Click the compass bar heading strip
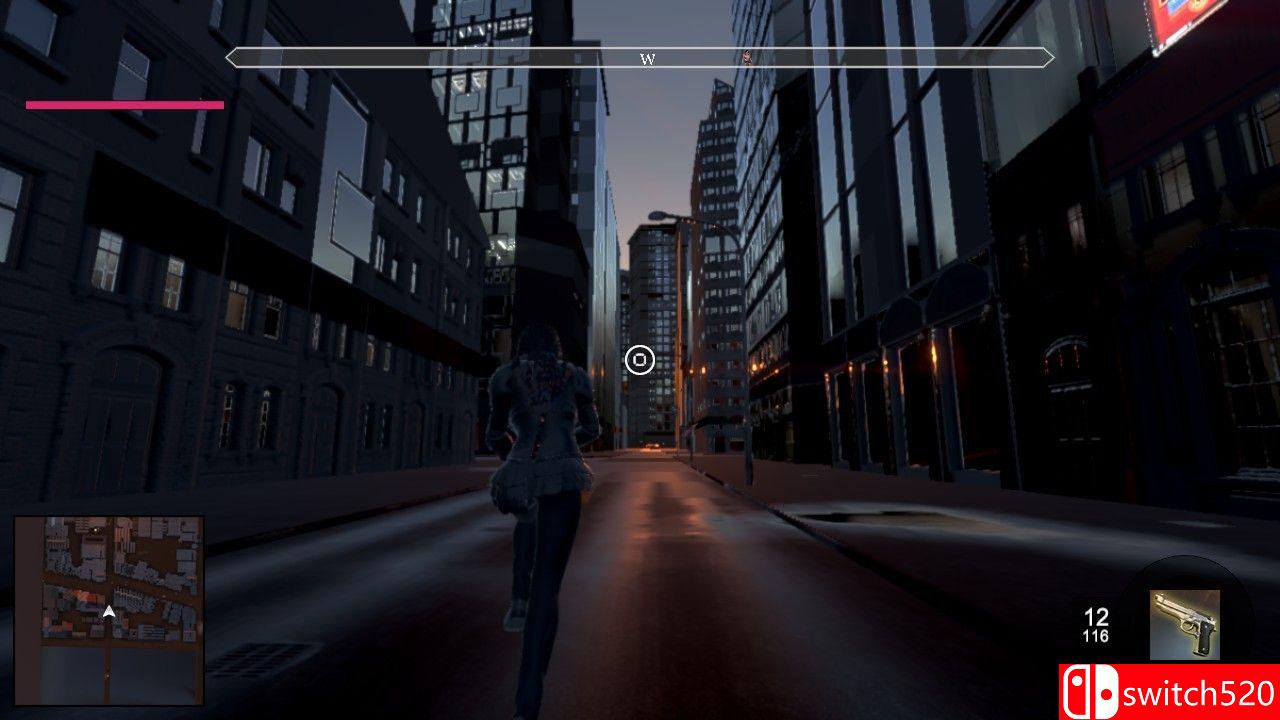This screenshot has width=1280, height=720. point(640,58)
